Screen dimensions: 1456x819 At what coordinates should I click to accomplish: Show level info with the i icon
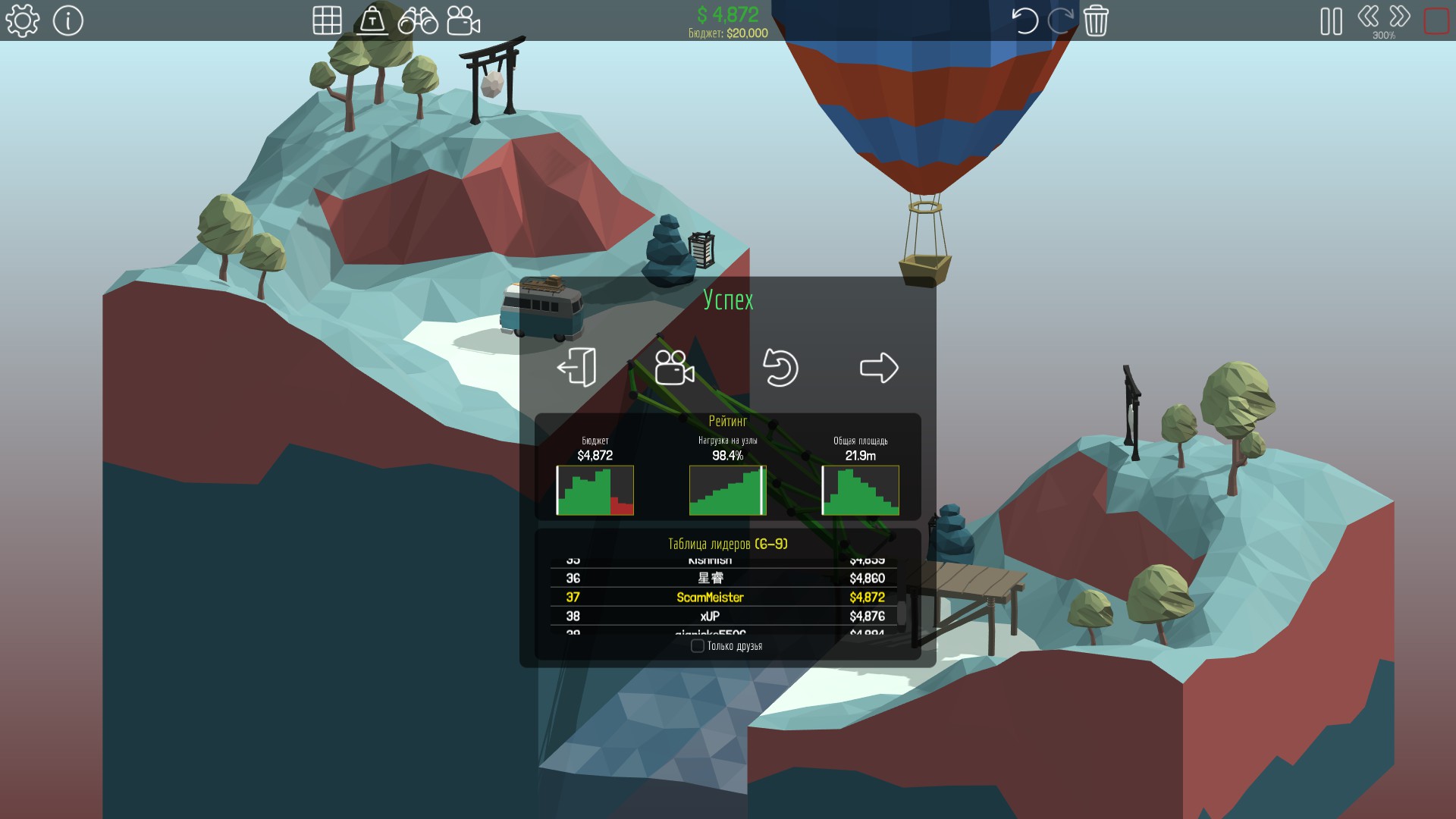68,20
